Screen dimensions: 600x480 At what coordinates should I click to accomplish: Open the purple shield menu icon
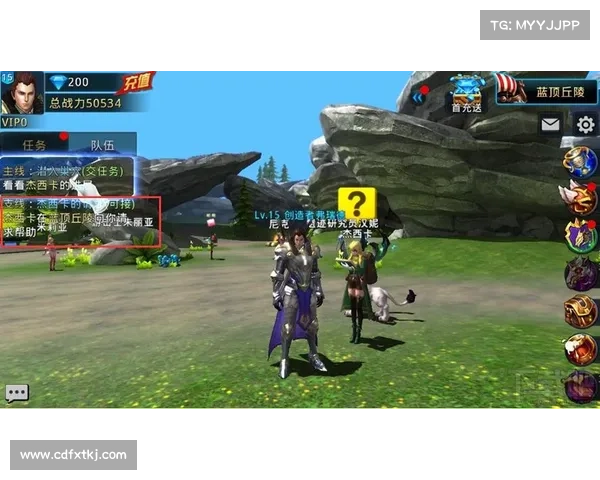coord(580,236)
